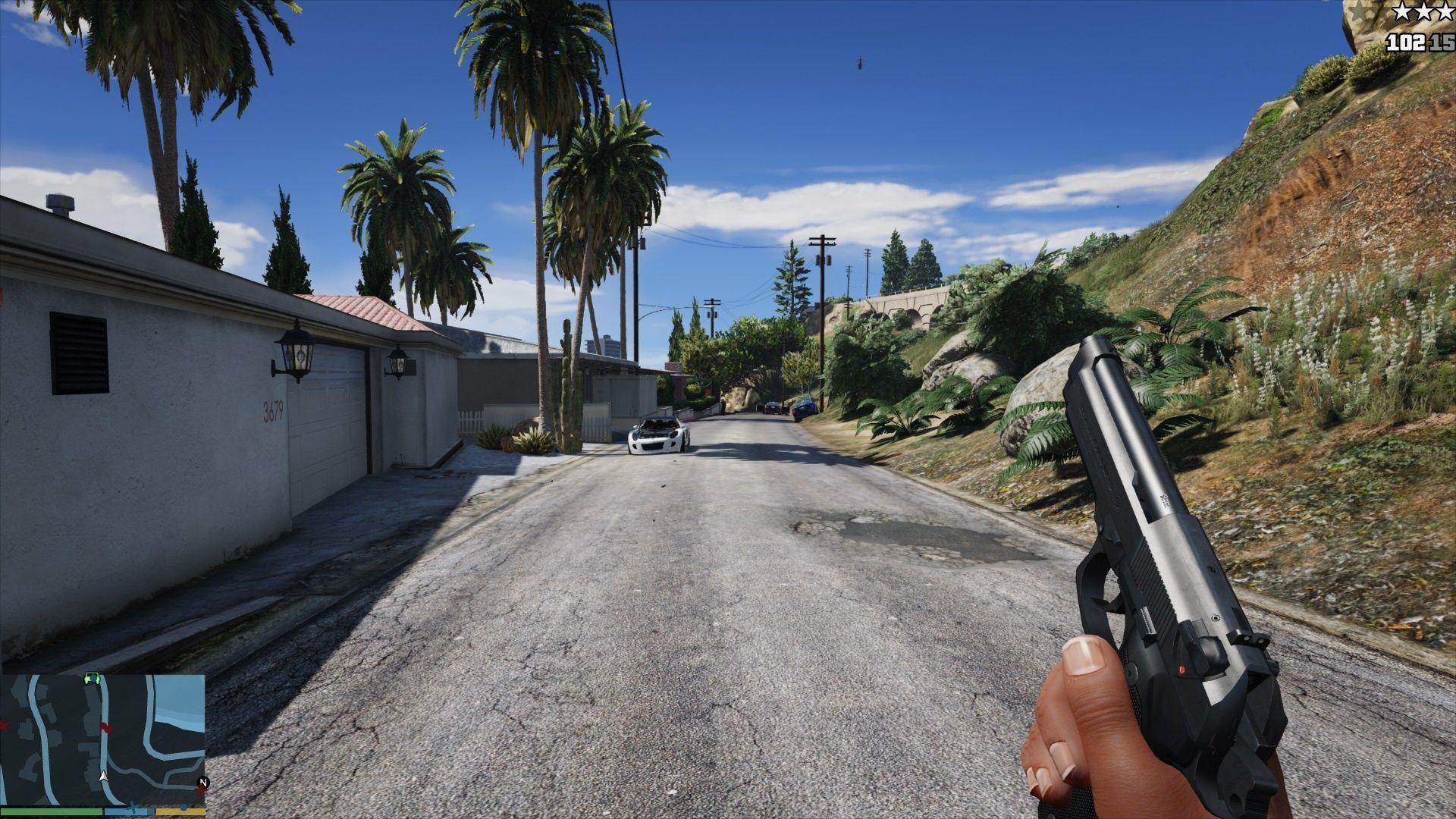Select the green car blip on minimap

(93, 678)
